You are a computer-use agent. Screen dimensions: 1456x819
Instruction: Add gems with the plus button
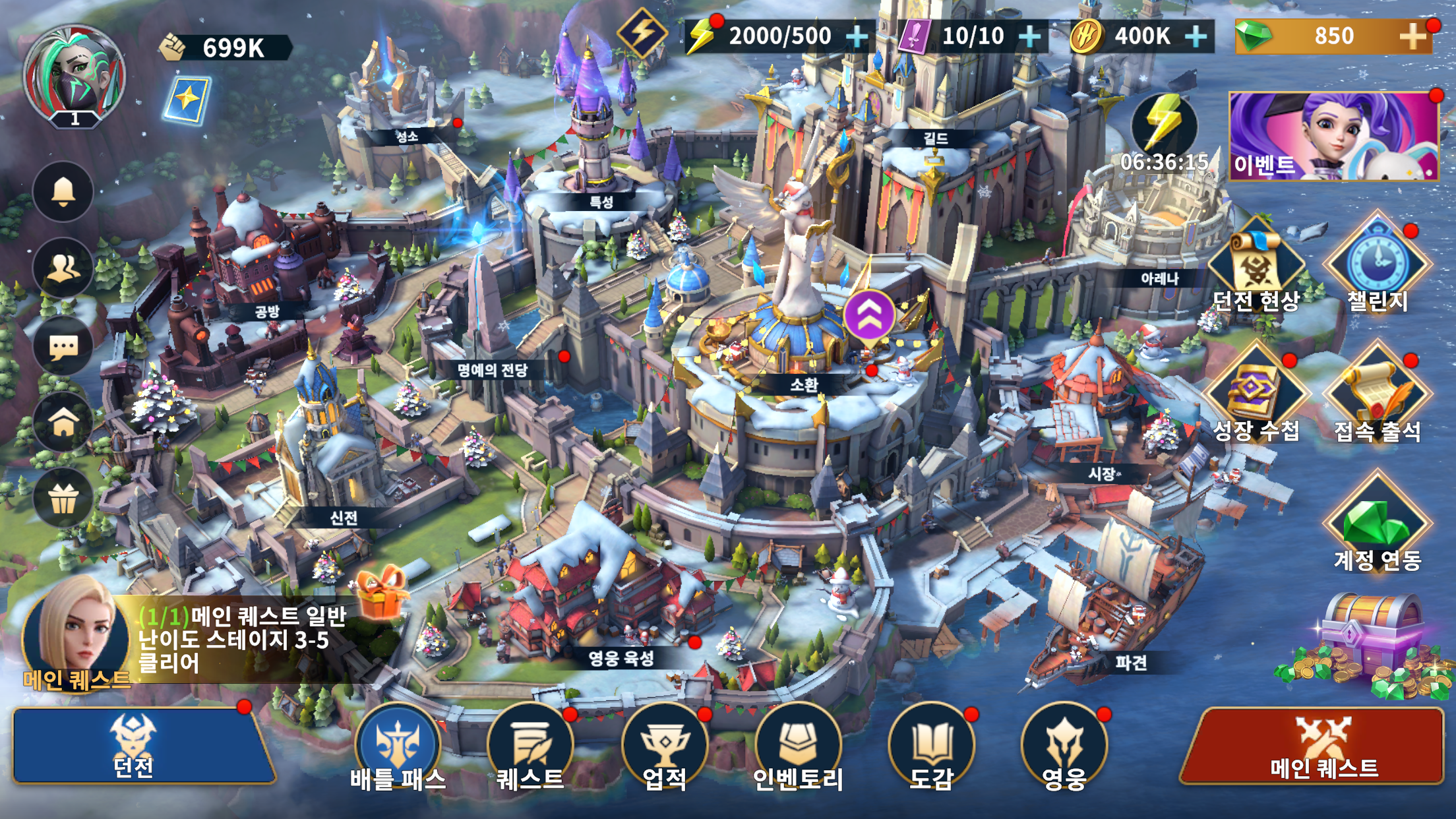(1413, 36)
